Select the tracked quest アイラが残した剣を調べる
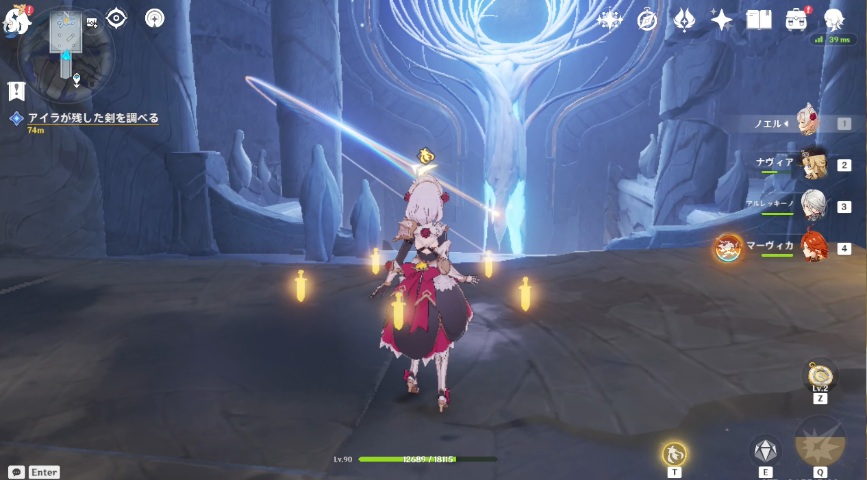This screenshot has height=480, width=867. pos(92,118)
